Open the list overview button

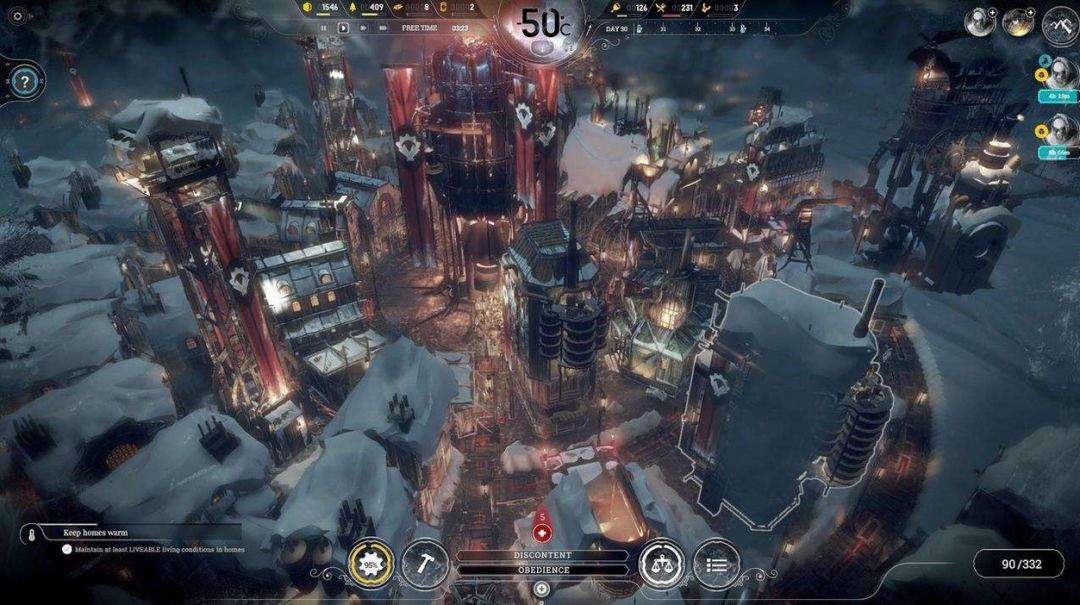[716, 564]
